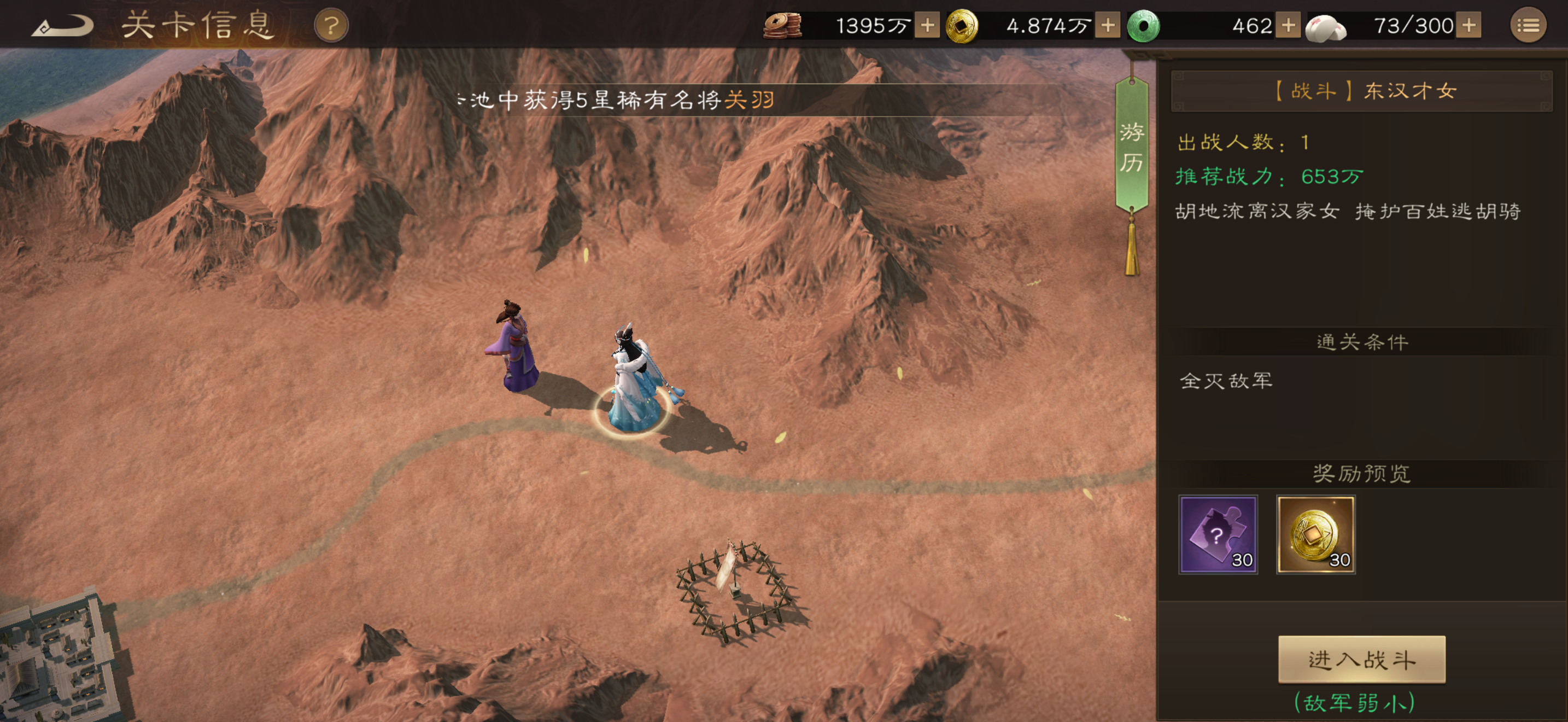The height and width of the screenshot is (722, 1568).
Task: Open the list menu in top corner
Action: (x=1528, y=26)
